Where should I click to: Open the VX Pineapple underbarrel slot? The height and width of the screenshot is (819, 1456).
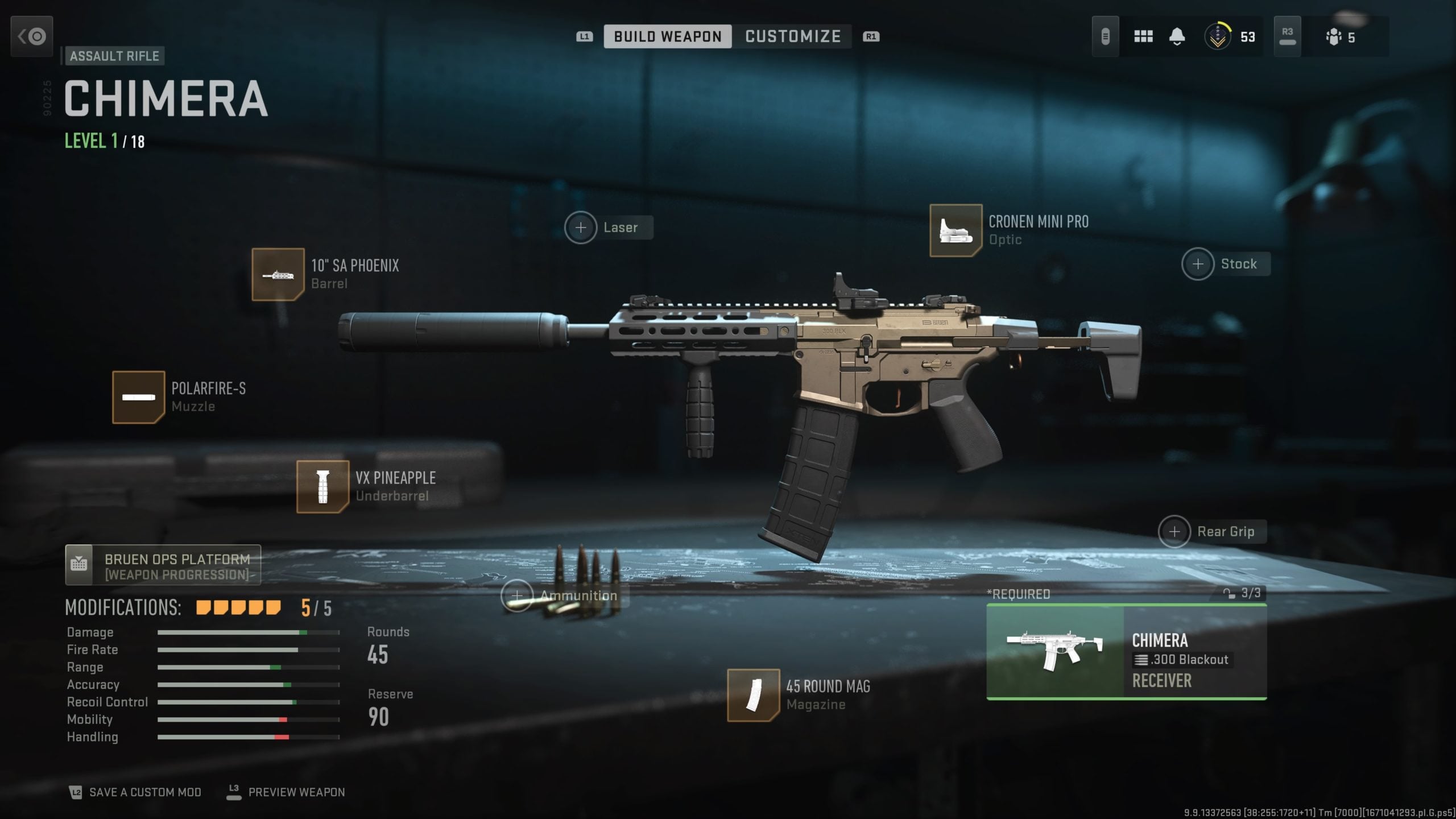(x=322, y=486)
